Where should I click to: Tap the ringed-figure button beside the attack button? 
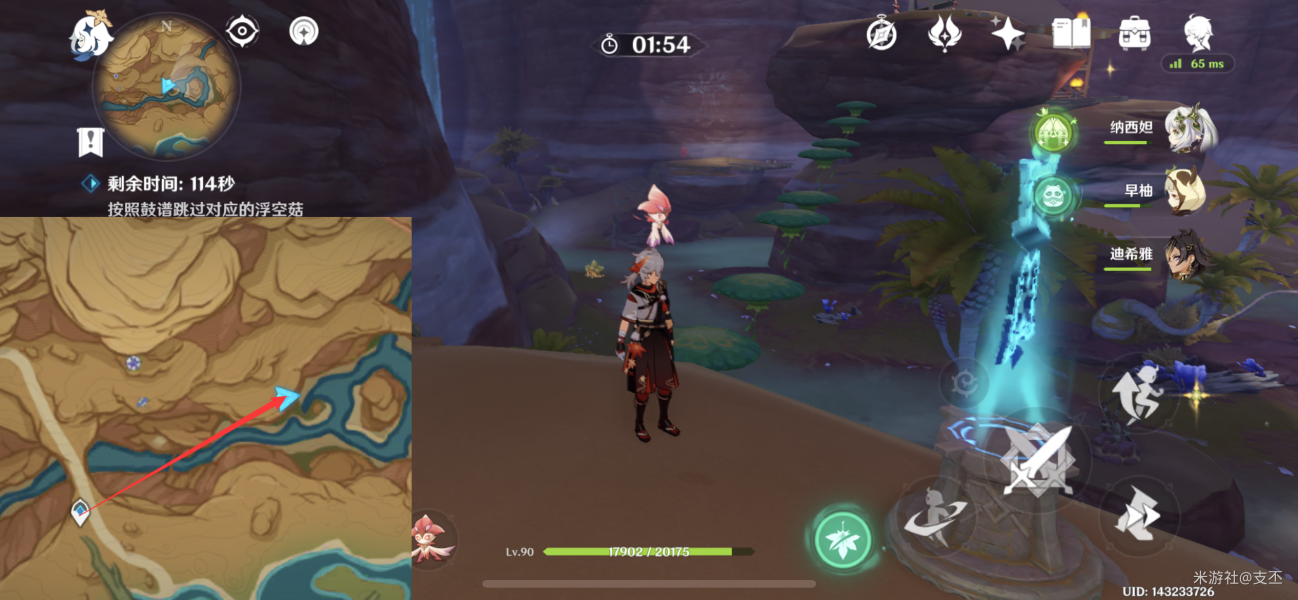click(x=939, y=516)
